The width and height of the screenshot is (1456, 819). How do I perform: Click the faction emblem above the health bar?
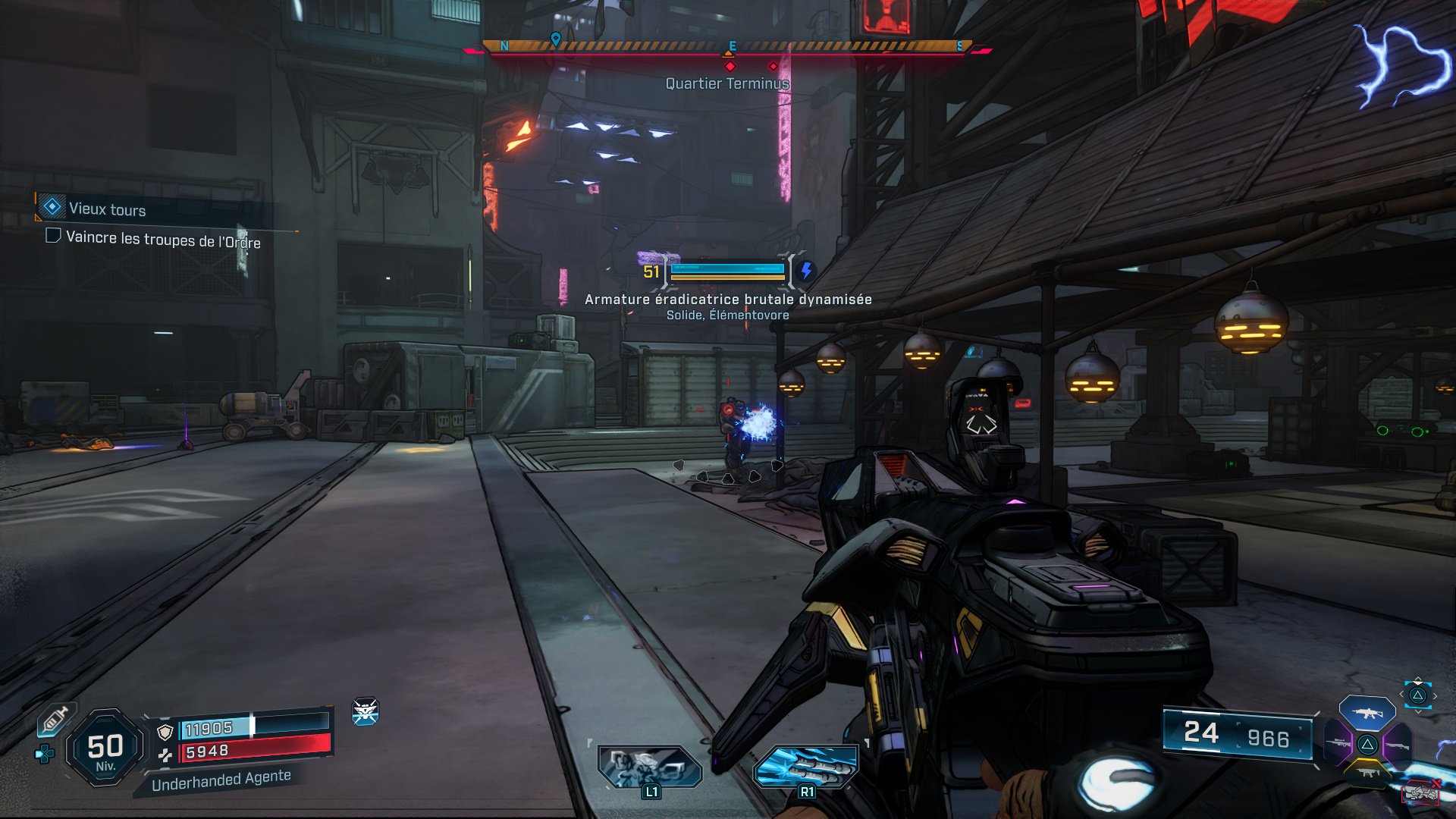tap(365, 711)
